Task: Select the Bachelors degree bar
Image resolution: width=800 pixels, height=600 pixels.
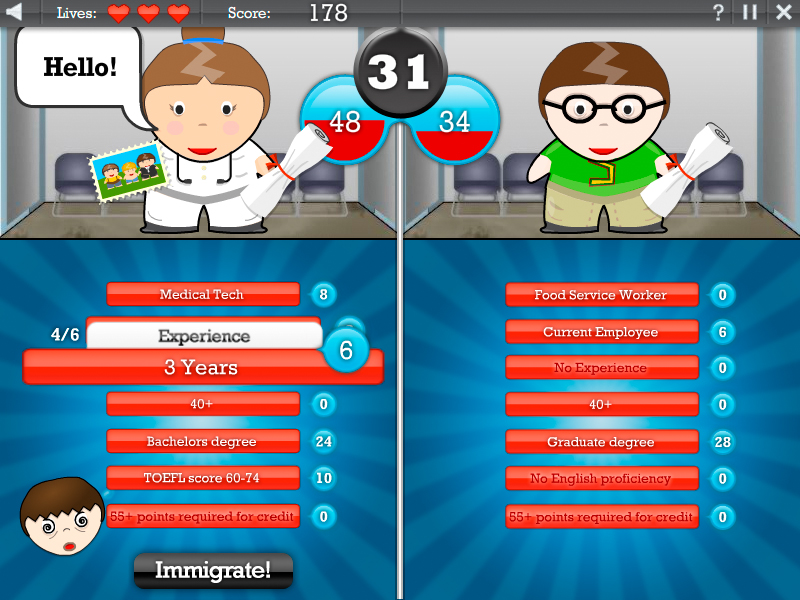Action: coord(202,441)
